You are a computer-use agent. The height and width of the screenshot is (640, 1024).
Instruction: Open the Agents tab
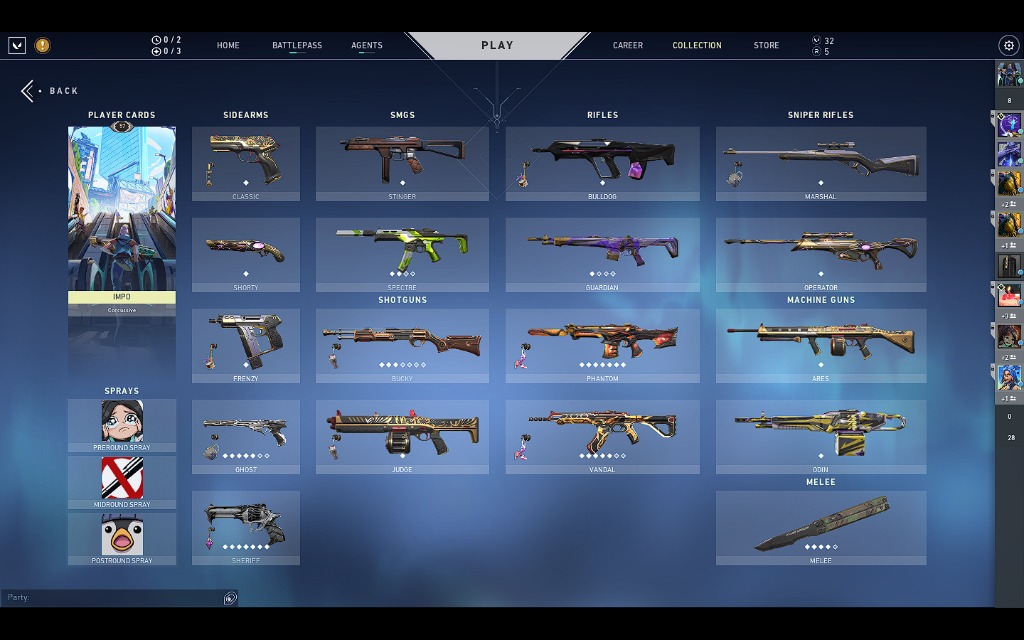[367, 45]
